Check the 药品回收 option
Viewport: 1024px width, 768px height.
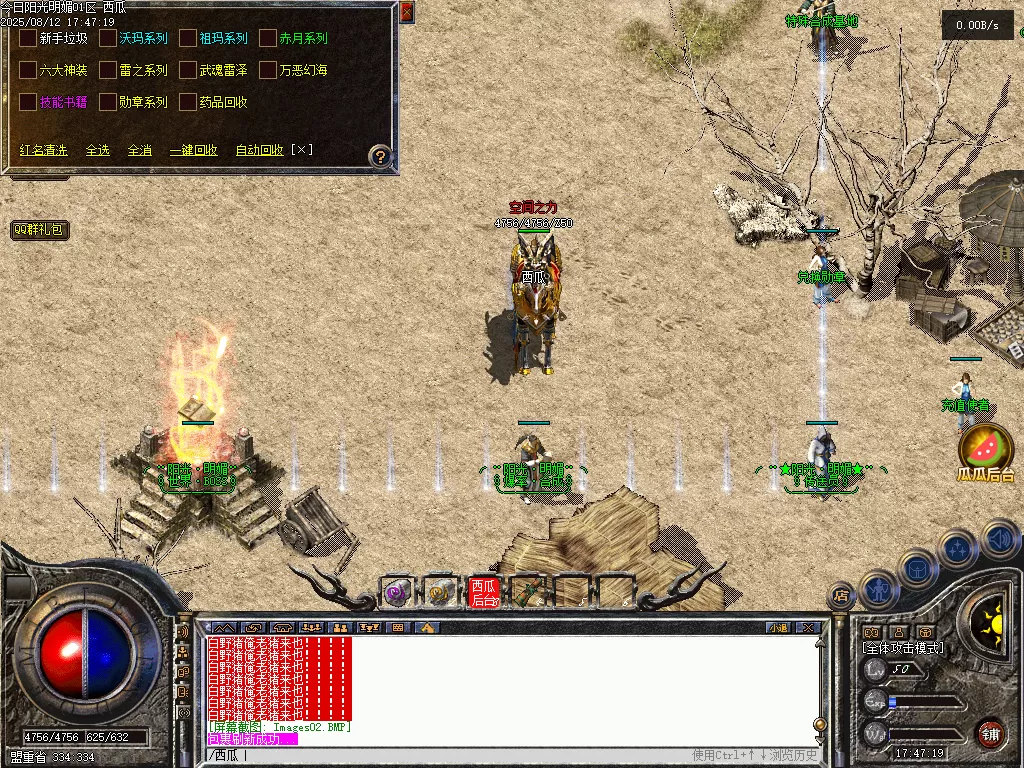point(188,102)
